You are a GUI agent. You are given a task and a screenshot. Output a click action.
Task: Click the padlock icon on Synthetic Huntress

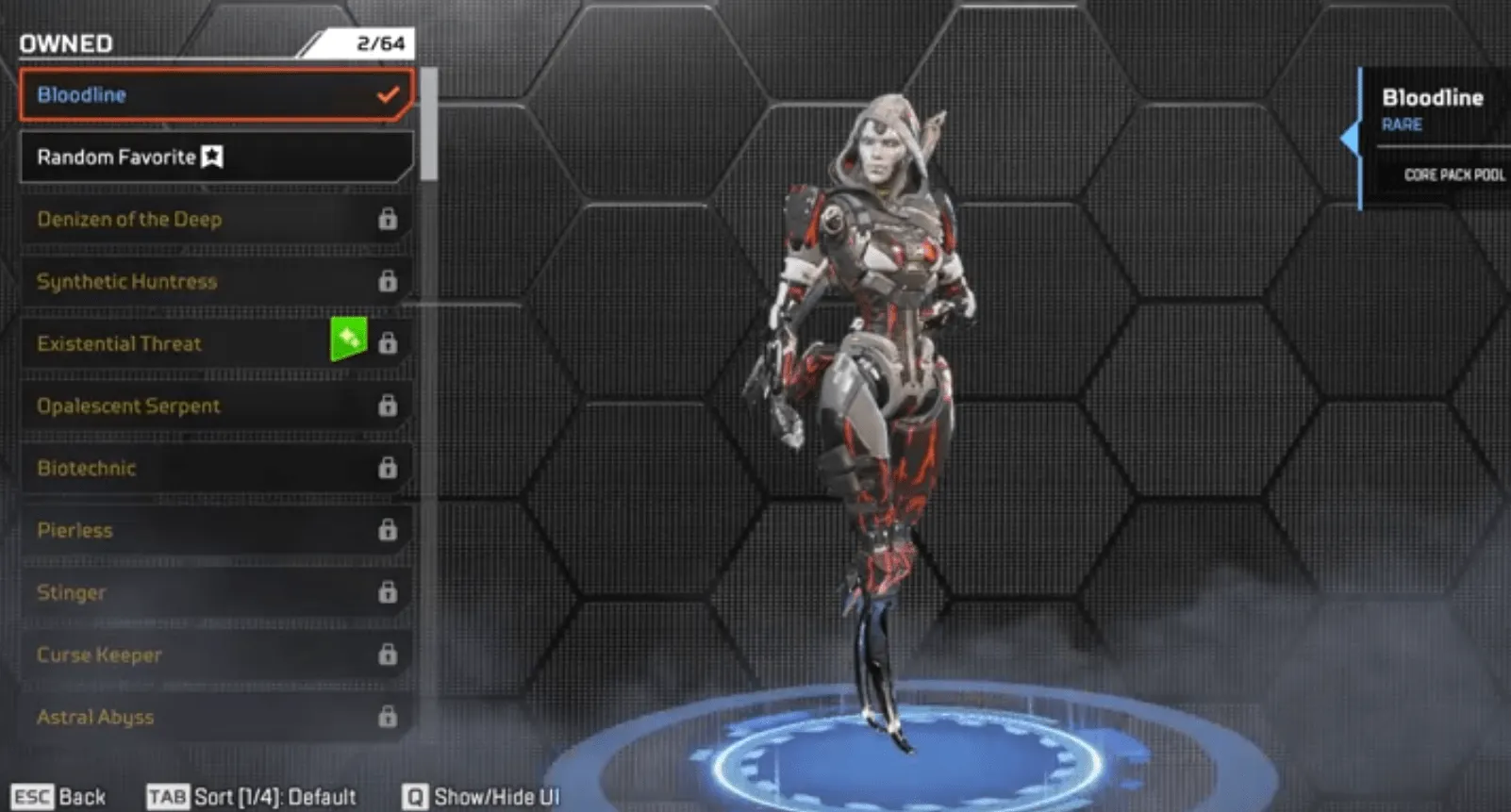(x=388, y=281)
